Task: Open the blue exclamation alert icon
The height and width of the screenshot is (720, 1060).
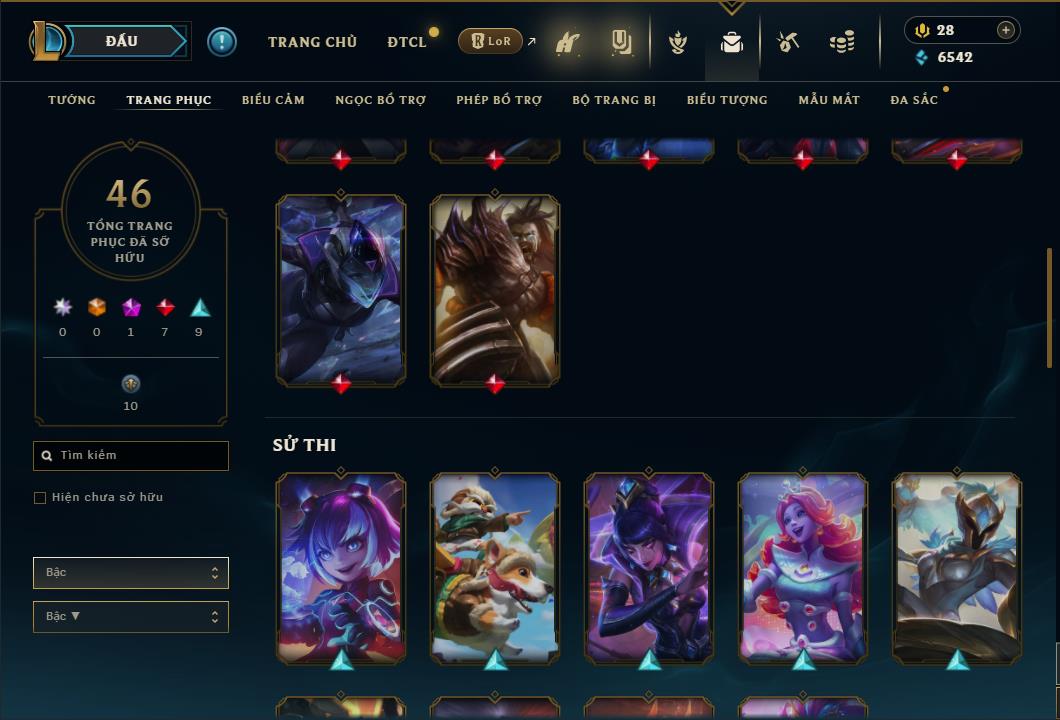Action: pos(222,42)
